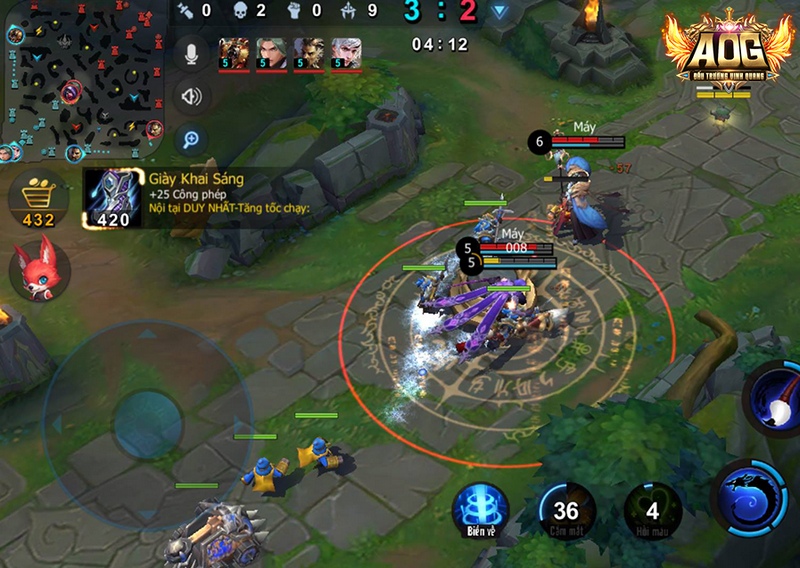This screenshot has height=568, width=800.
Task: Use the Hồi máu heal ability
Action: tap(652, 511)
